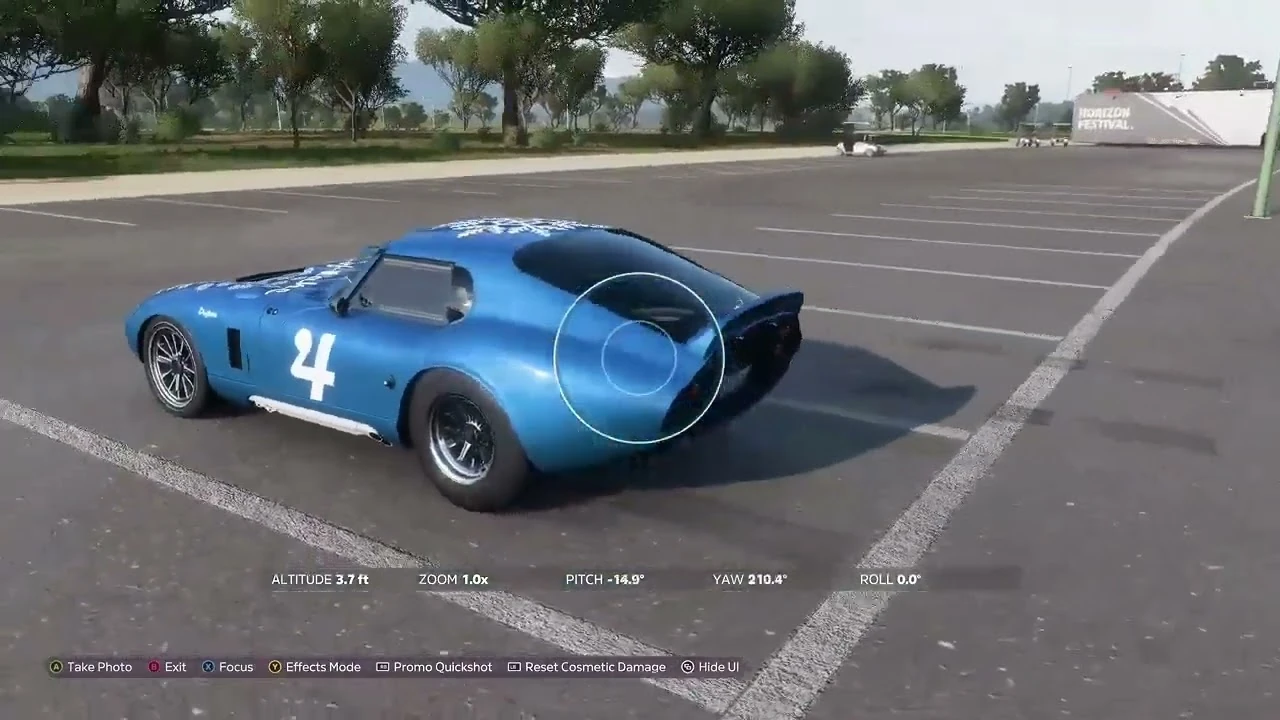Click the Reset Cosmetic Damage button icon
Image resolution: width=1280 pixels, height=720 pixels.
pyautogui.click(x=514, y=666)
